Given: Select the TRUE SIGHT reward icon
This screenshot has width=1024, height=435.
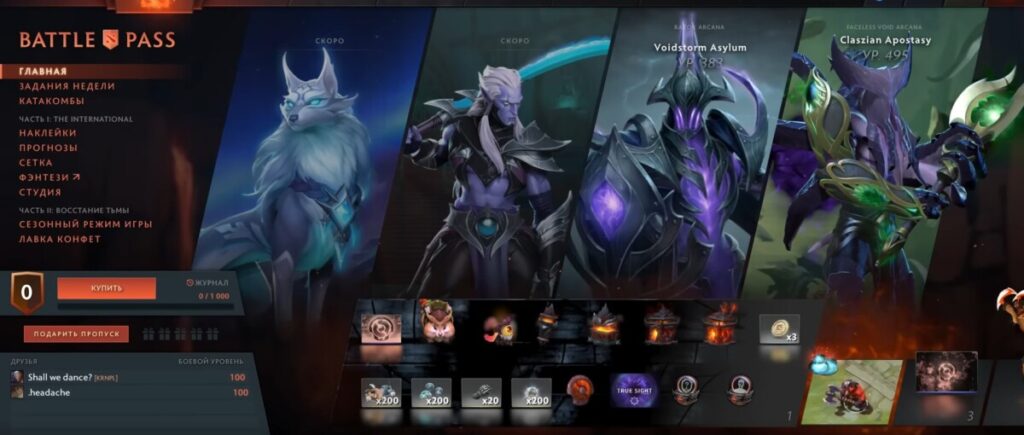Looking at the screenshot, I should click(x=634, y=391).
